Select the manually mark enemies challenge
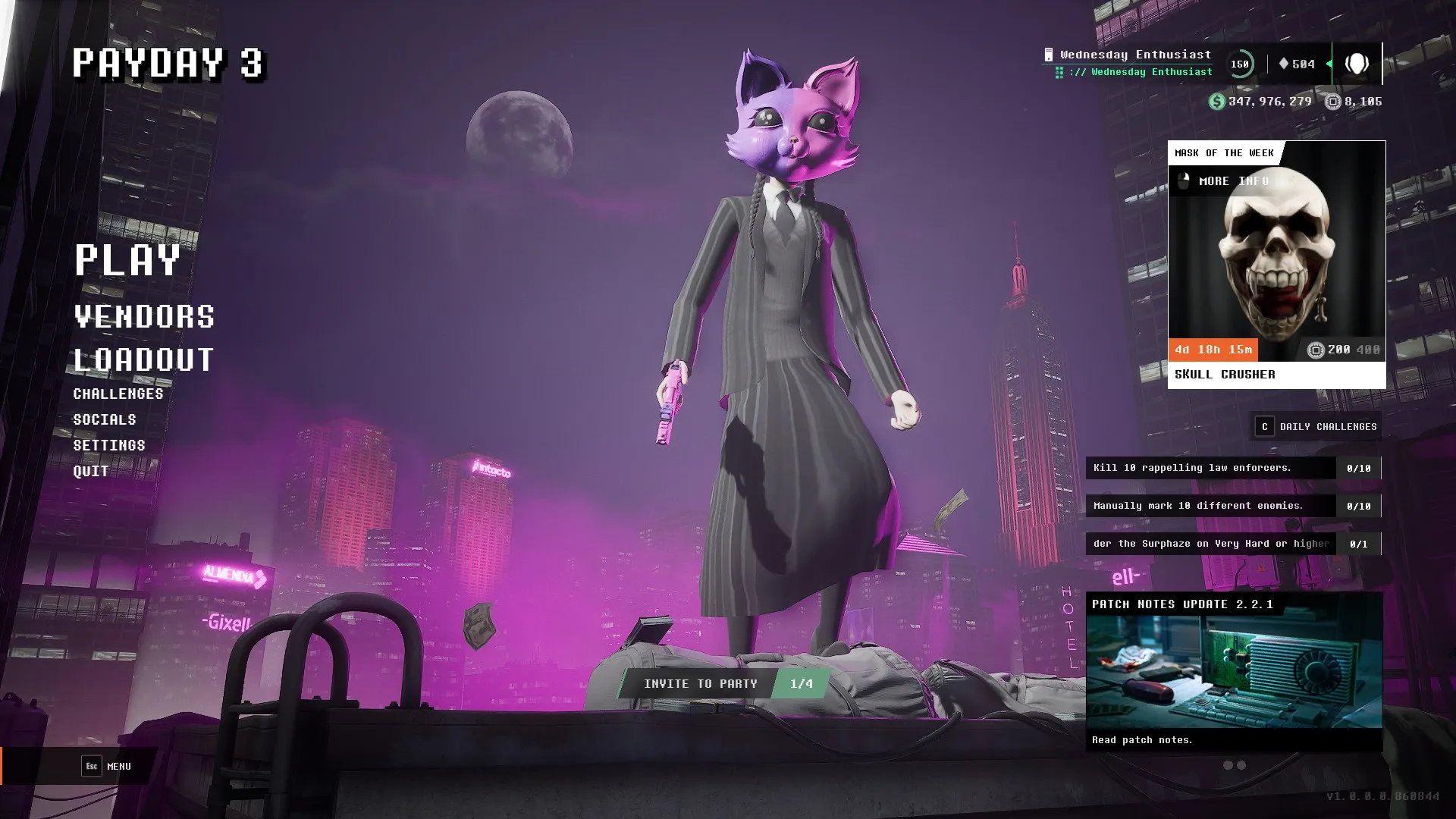1456x819 pixels. 1210,506
